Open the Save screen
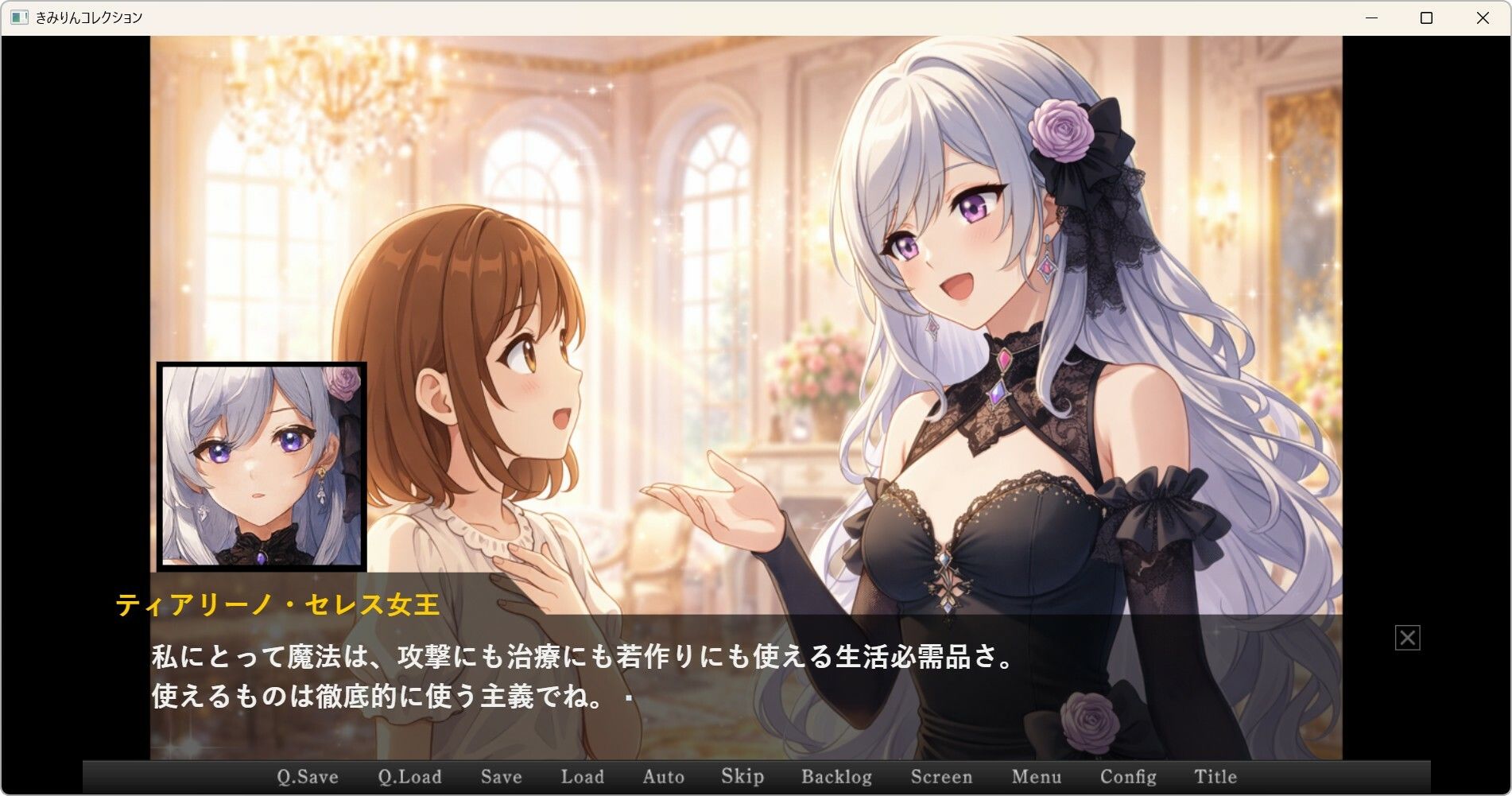This screenshot has width=1512, height=796. (500, 776)
